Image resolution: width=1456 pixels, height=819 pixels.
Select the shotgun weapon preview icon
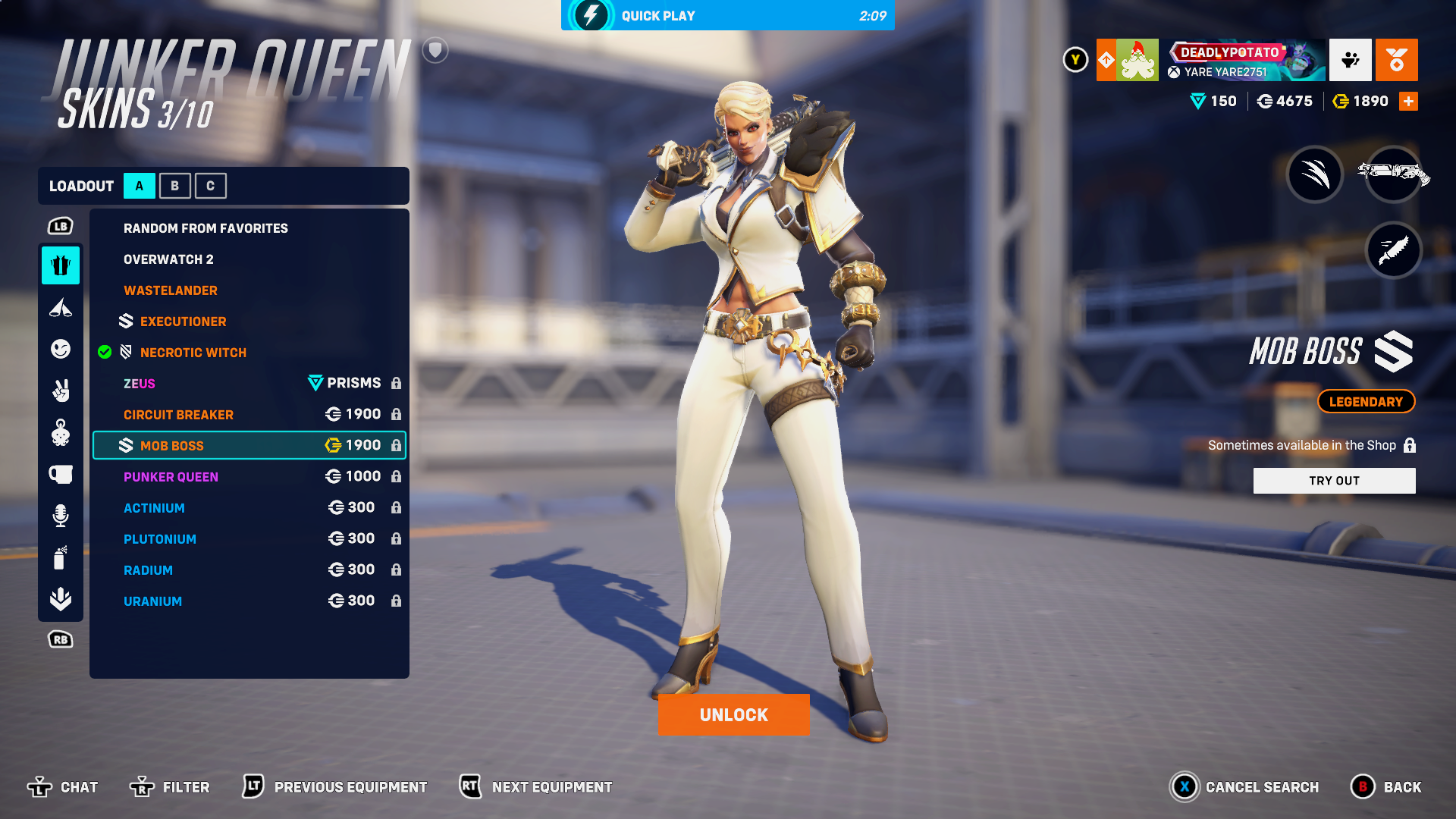[x=1394, y=174]
